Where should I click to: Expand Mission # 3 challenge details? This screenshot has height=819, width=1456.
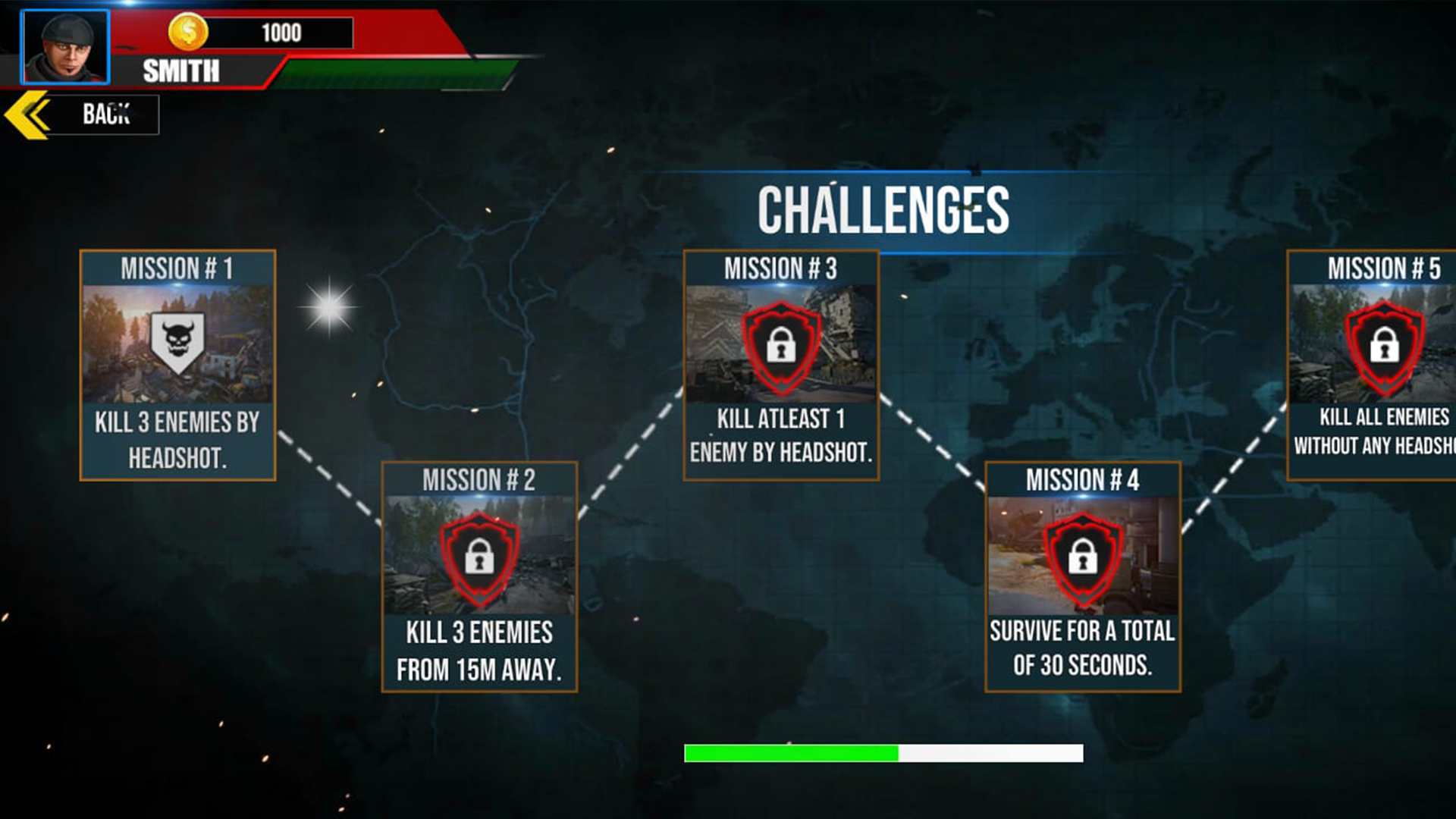(x=783, y=364)
